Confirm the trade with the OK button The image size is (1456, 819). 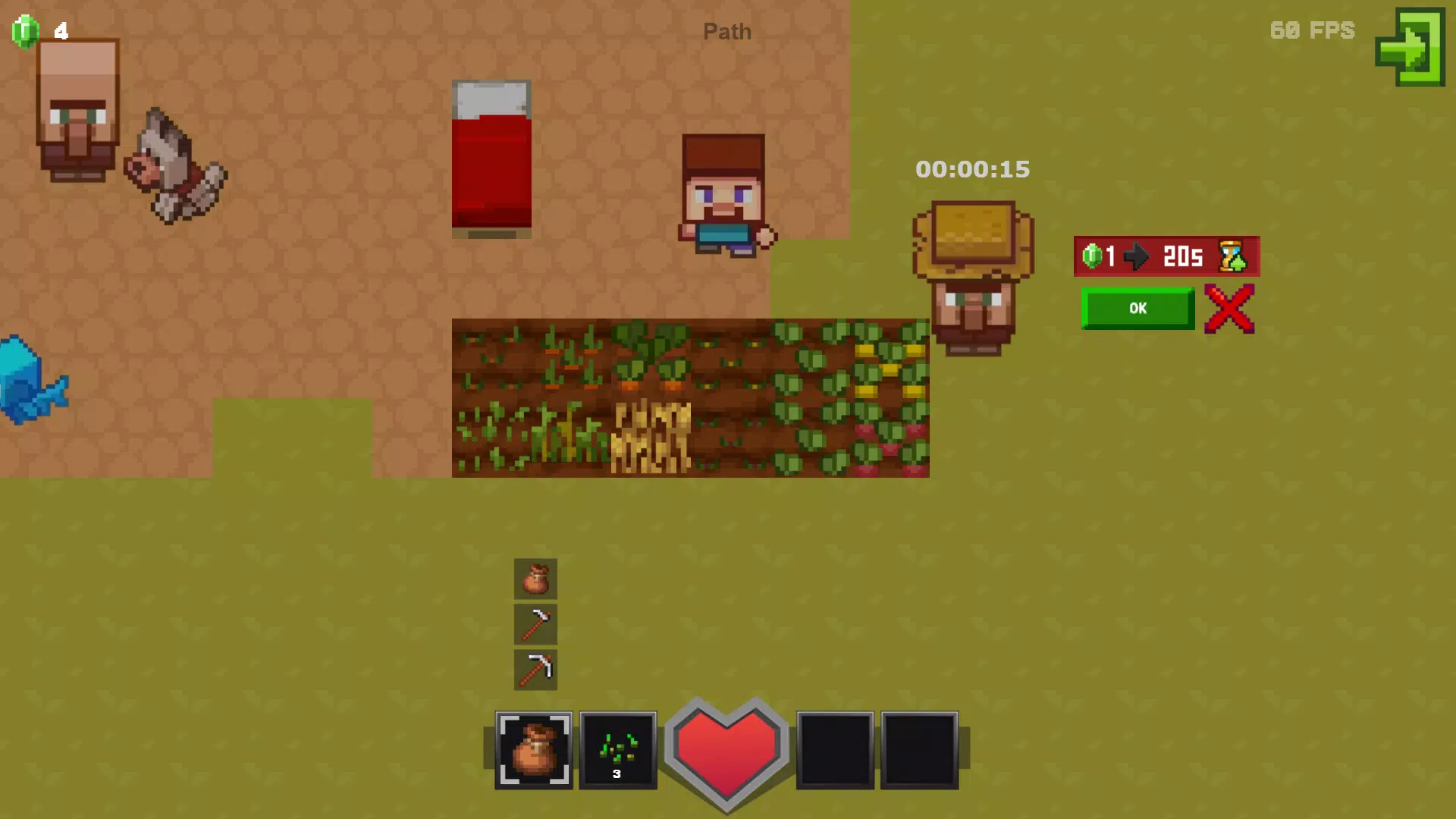1137,309
